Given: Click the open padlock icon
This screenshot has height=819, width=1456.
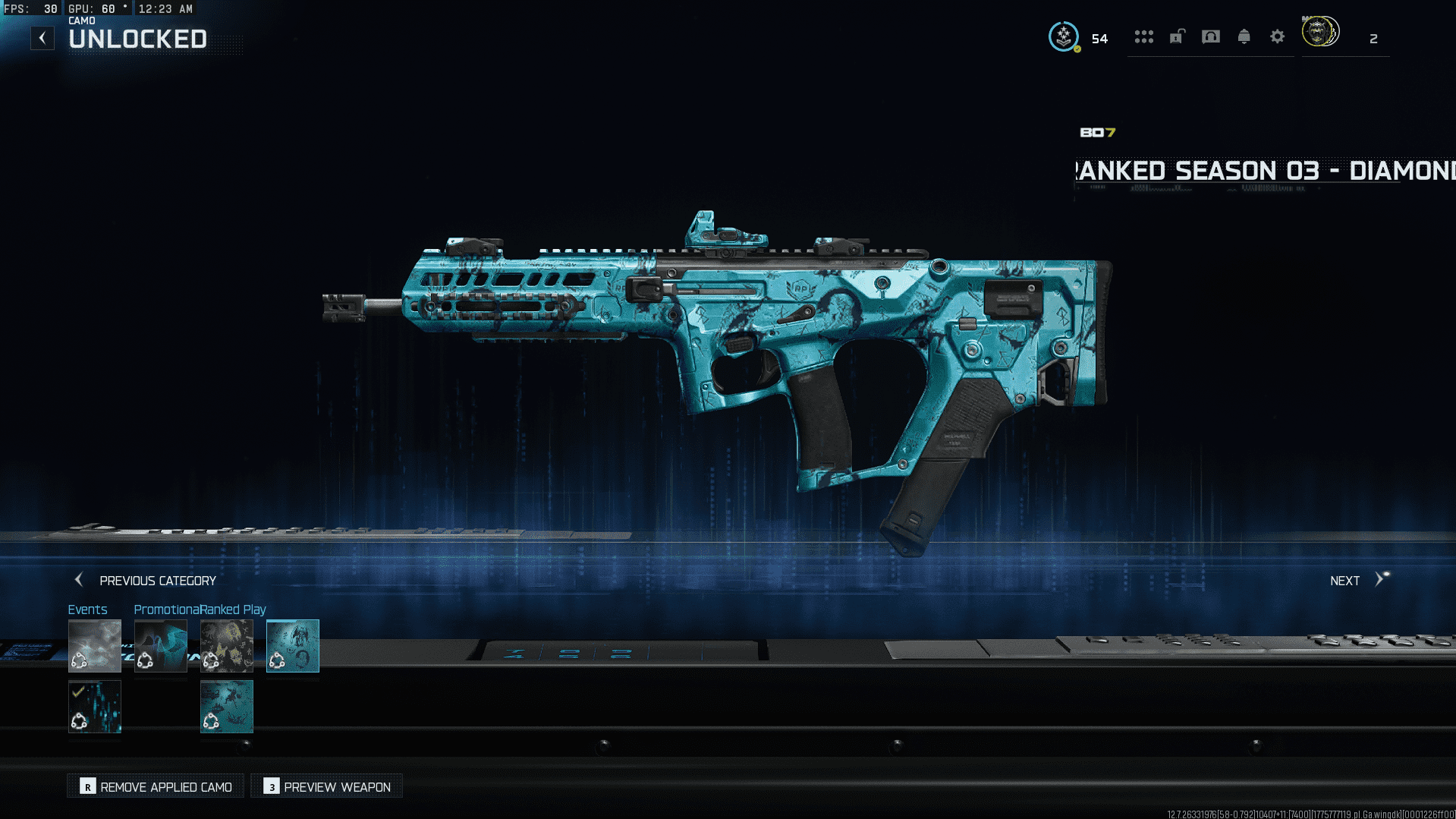Looking at the screenshot, I should coord(1177,36).
